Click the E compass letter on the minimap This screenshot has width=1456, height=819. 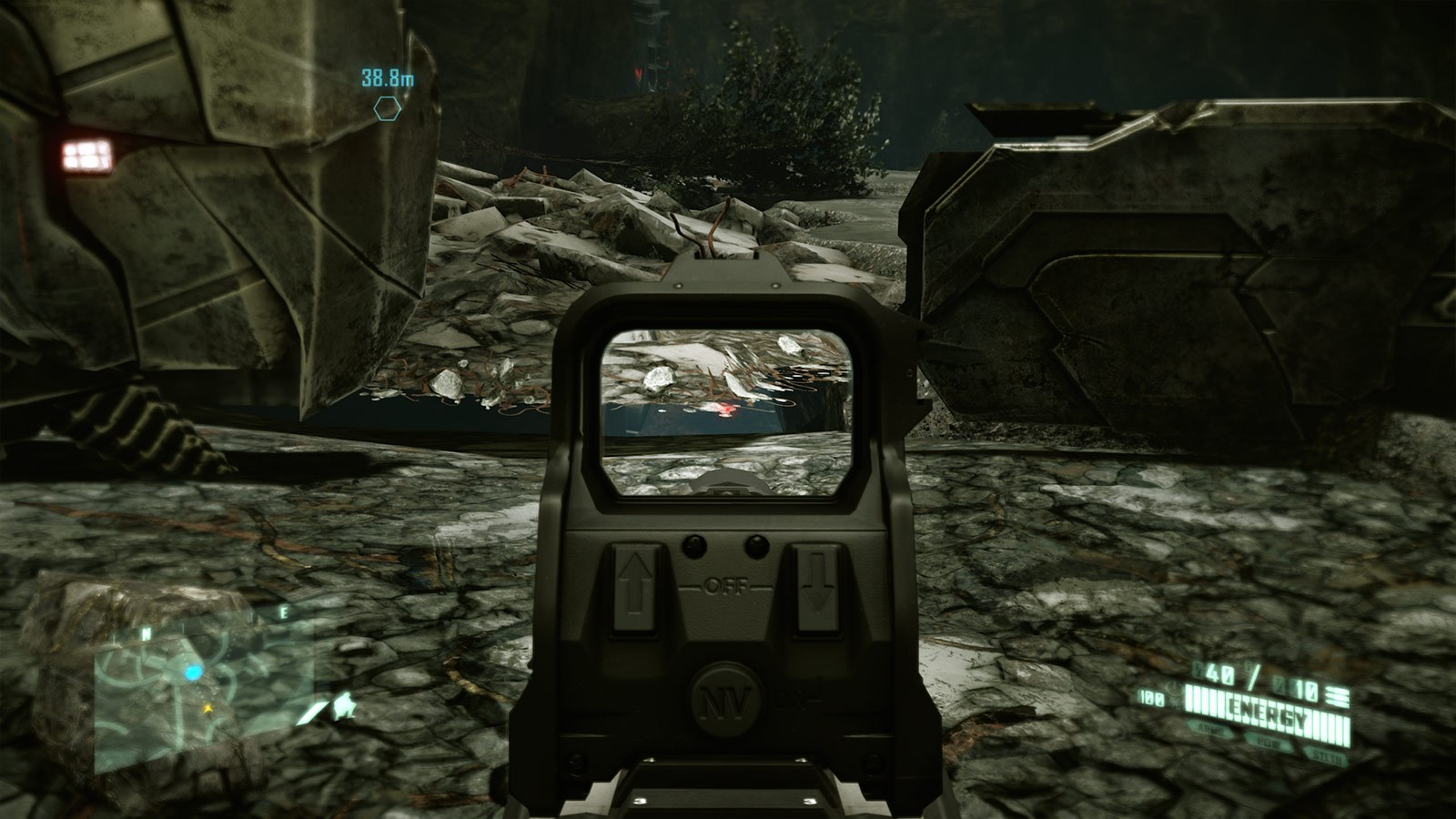tap(284, 612)
